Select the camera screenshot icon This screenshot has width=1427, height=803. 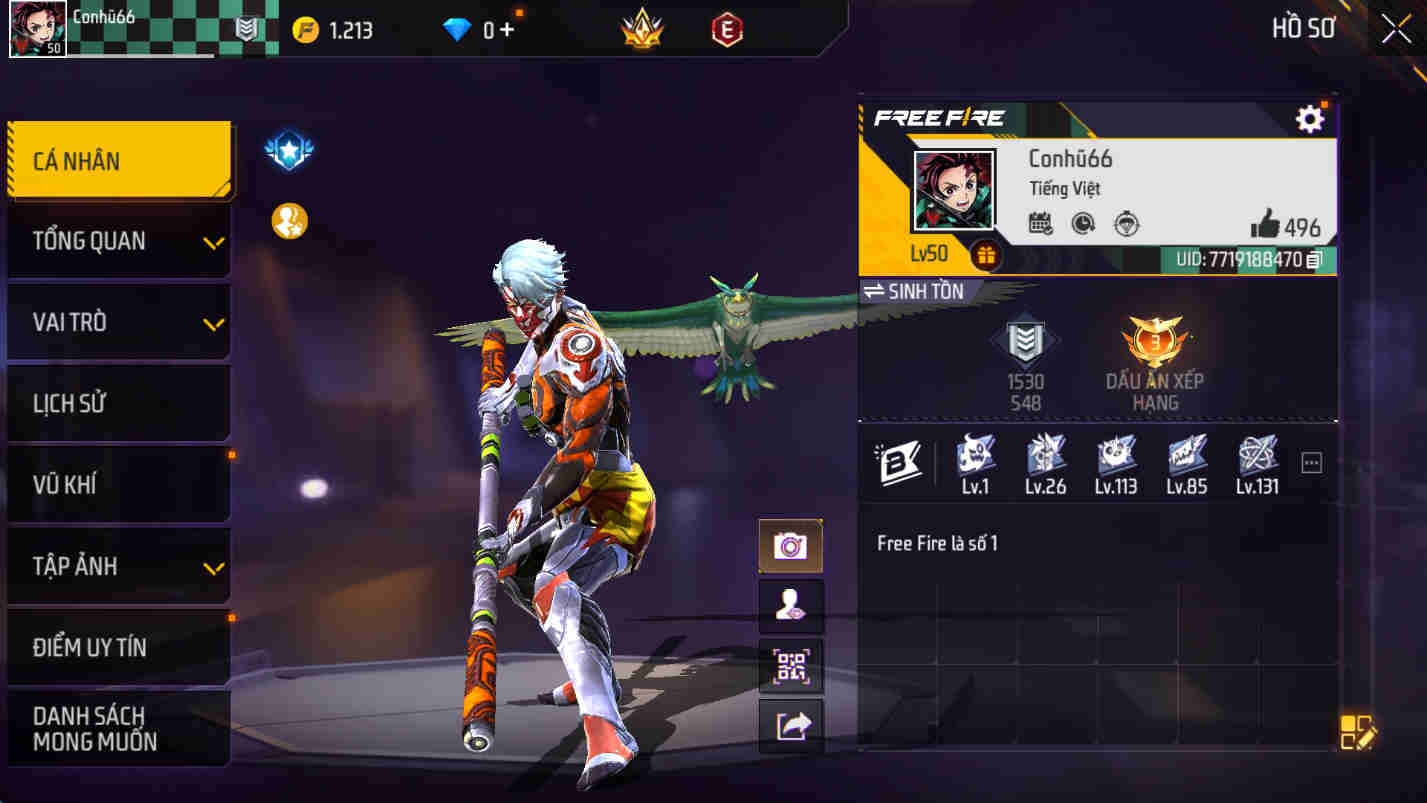(791, 545)
